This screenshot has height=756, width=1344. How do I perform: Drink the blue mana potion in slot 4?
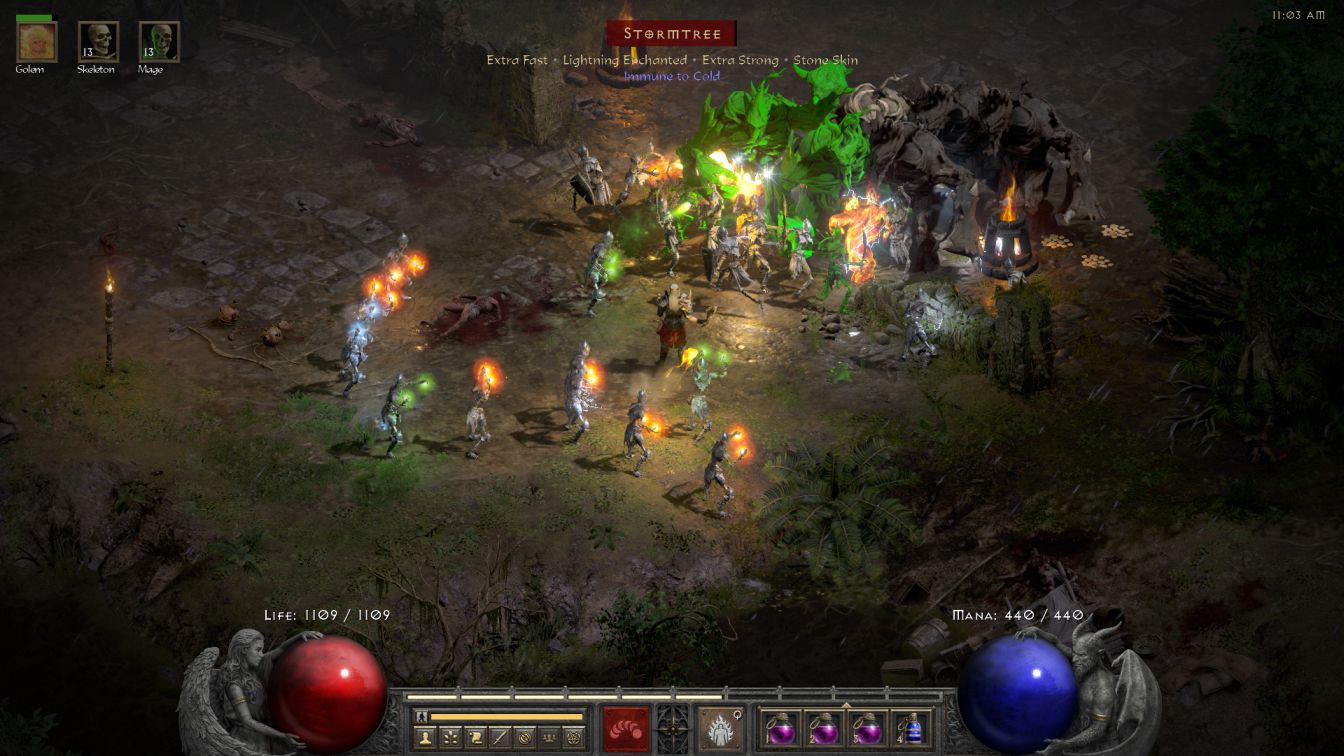910,728
